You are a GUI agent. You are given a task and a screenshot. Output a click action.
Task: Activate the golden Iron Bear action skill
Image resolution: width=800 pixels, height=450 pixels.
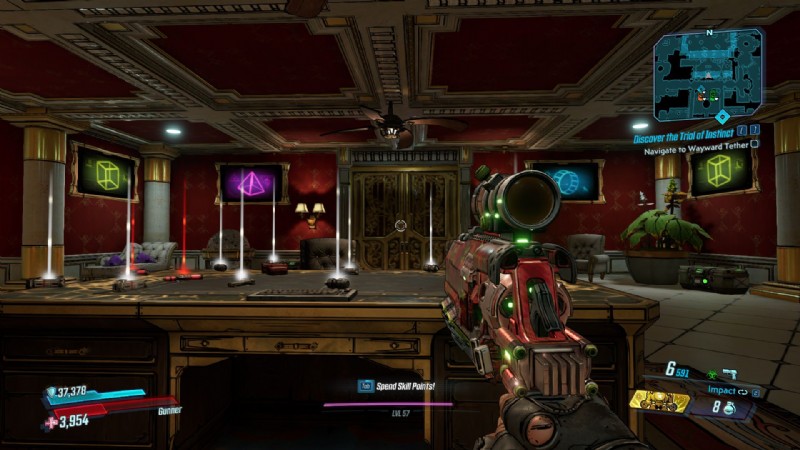tap(659, 402)
